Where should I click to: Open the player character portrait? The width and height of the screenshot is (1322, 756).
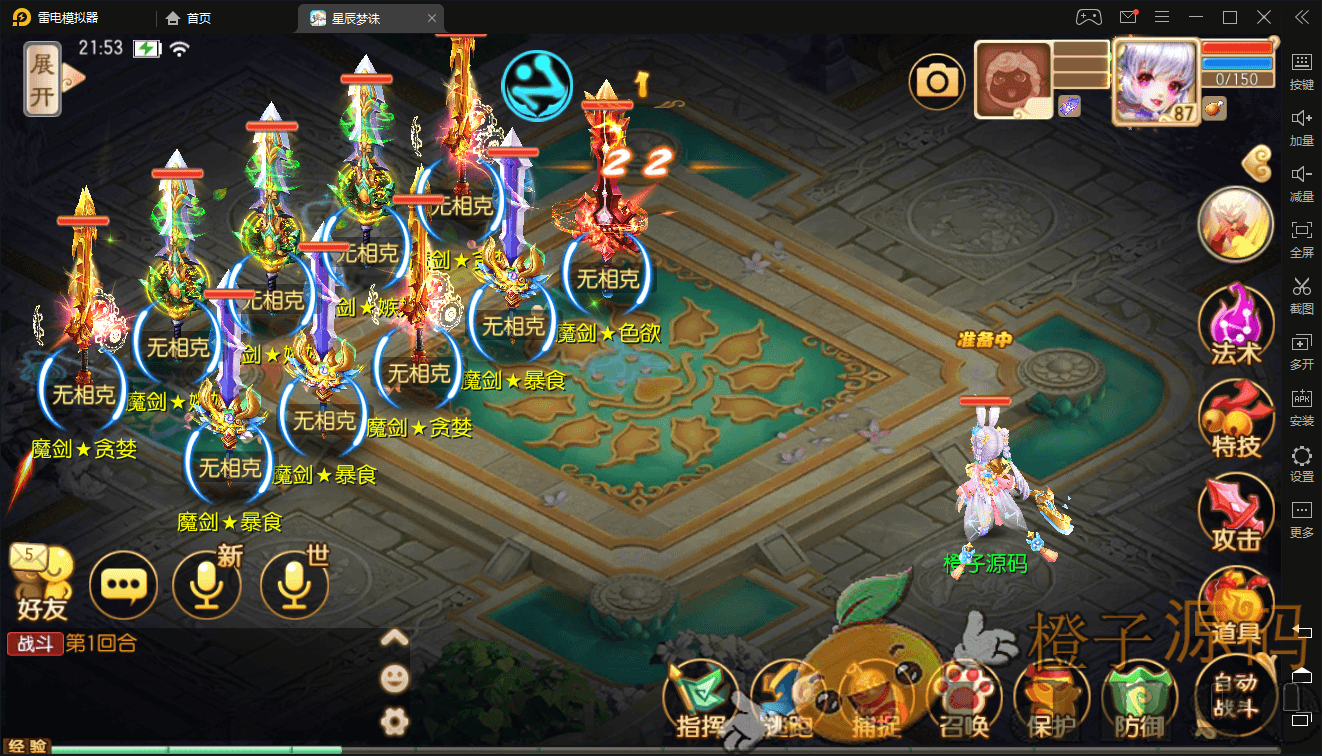point(1156,80)
